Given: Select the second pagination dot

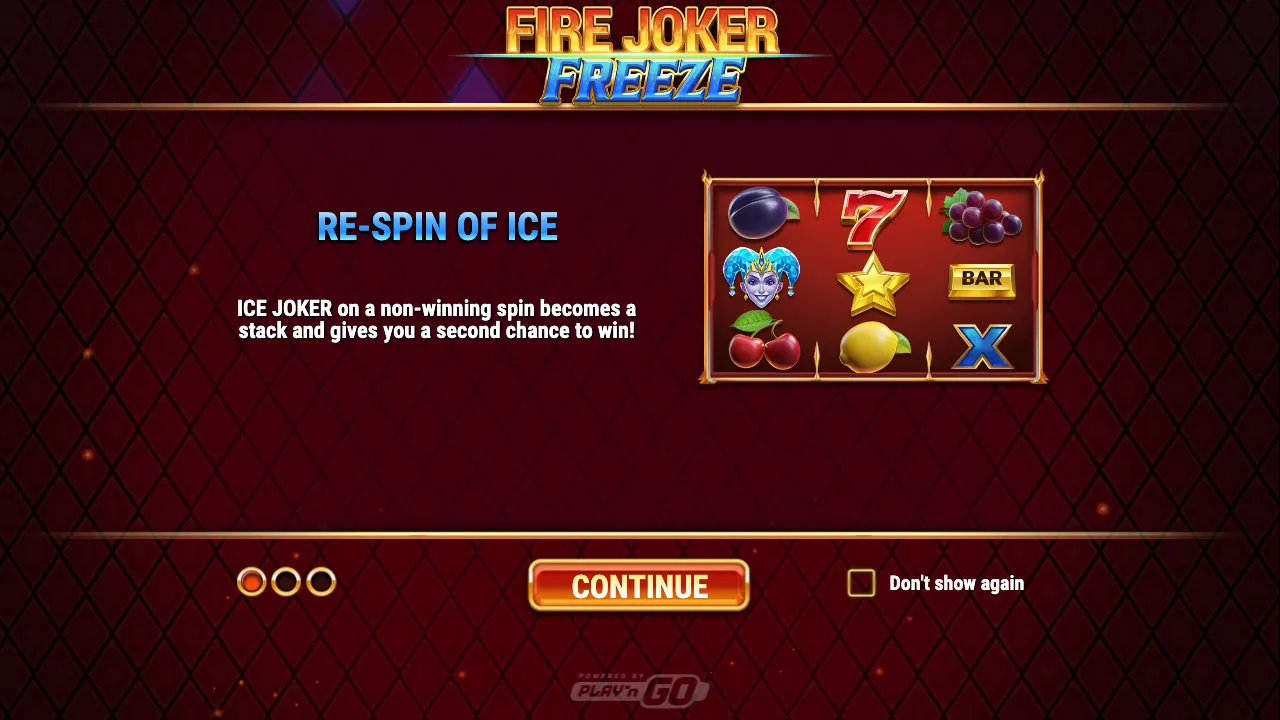Looking at the screenshot, I should 286,582.
